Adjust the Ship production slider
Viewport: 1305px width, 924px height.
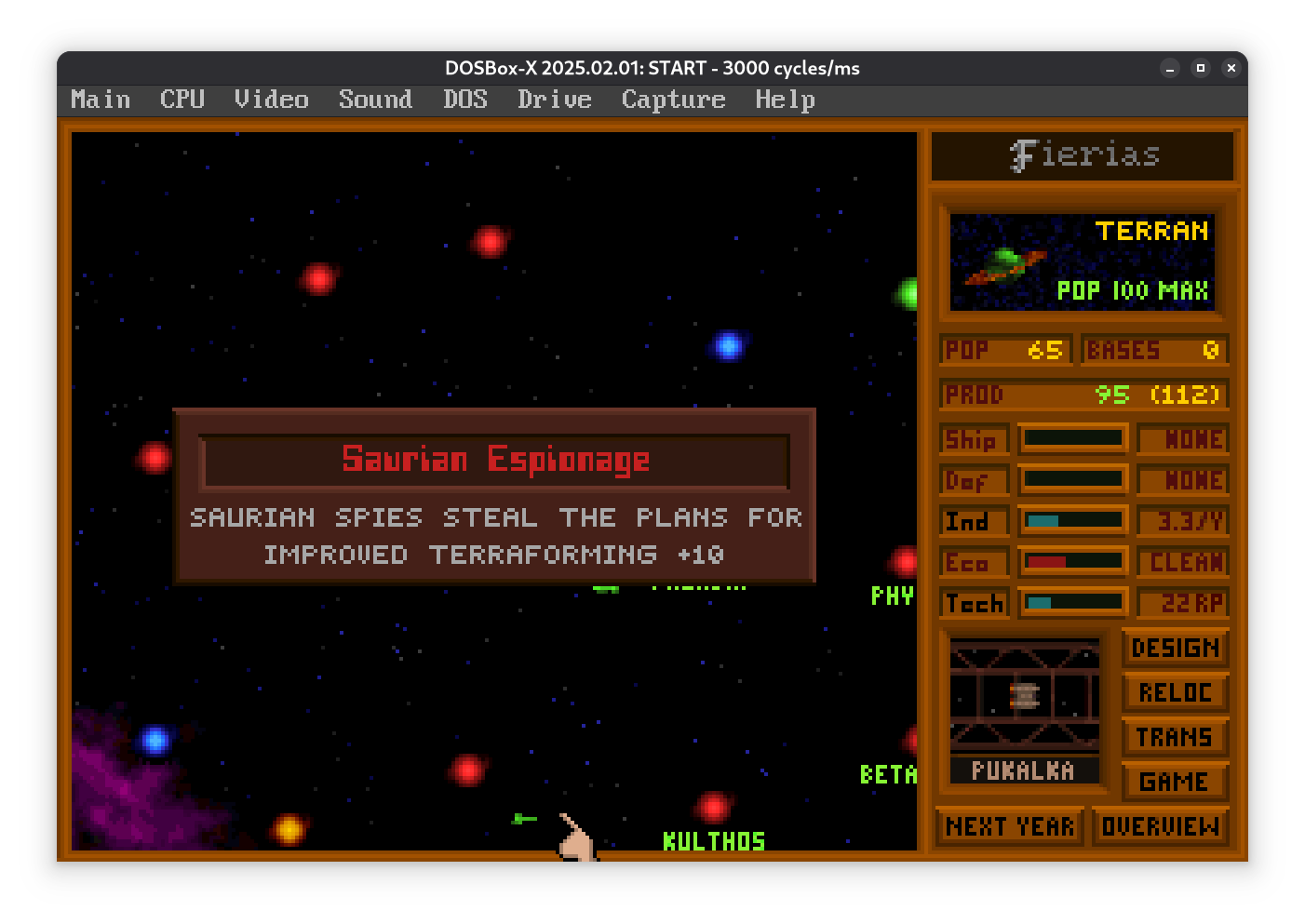pyautogui.click(x=1072, y=438)
